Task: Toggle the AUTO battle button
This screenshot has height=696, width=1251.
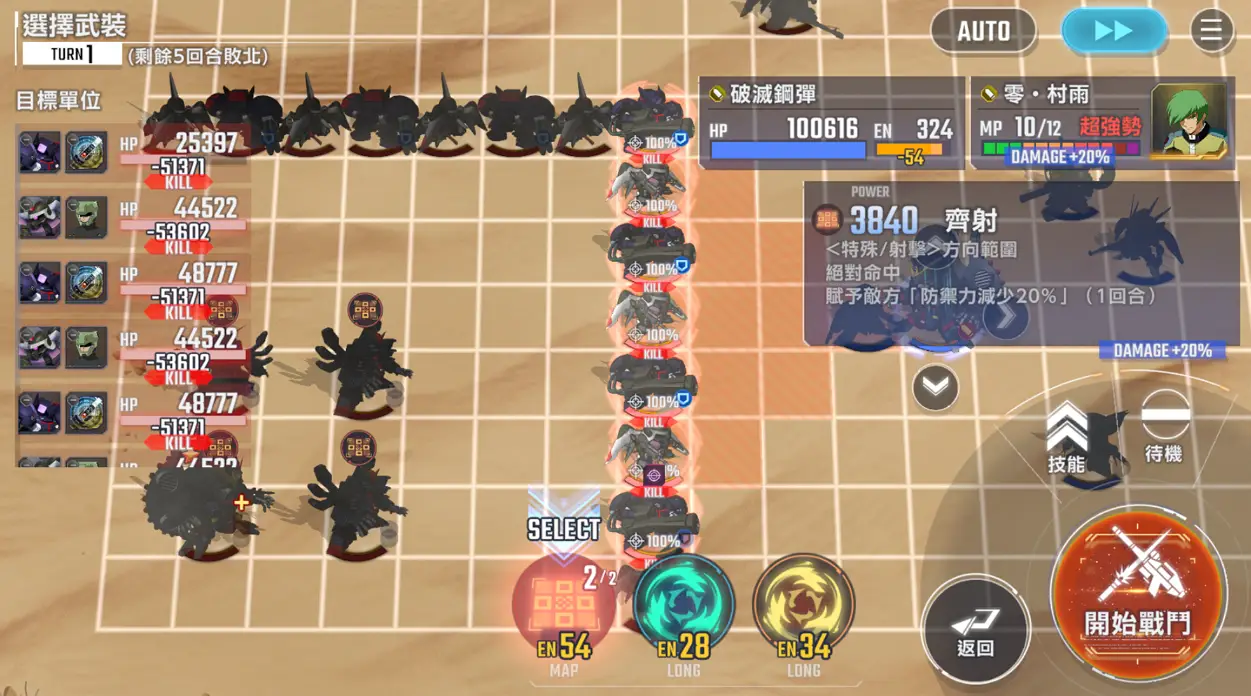Action: 983,31
